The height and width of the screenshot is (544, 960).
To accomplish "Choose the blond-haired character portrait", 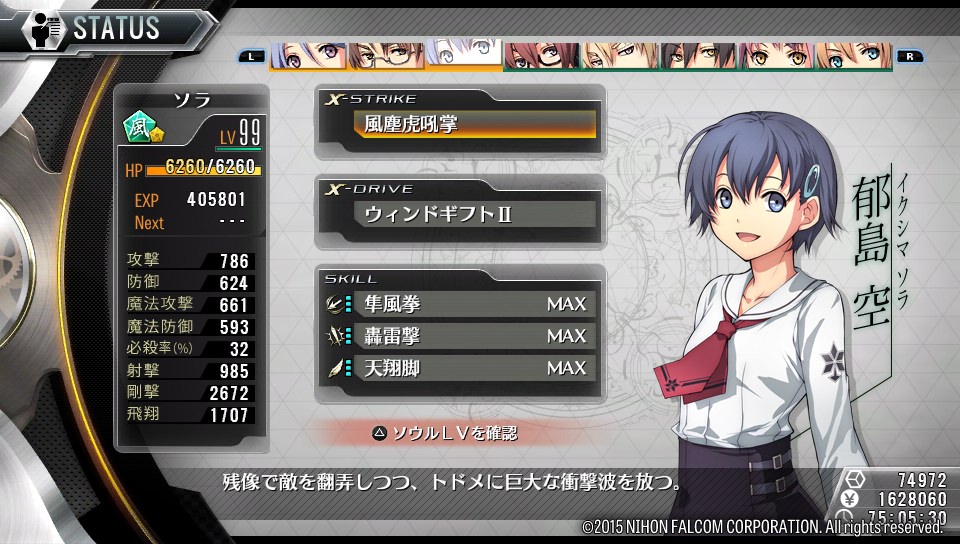I will click(619, 56).
